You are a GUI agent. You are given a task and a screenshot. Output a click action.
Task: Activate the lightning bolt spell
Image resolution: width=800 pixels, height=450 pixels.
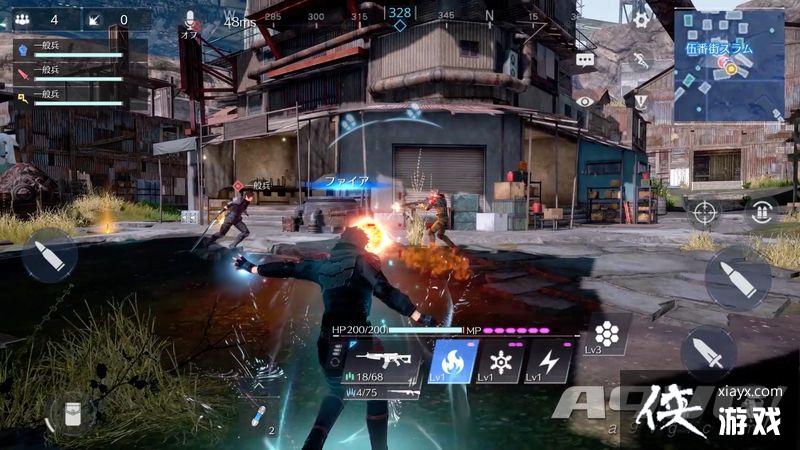[548, 362]
